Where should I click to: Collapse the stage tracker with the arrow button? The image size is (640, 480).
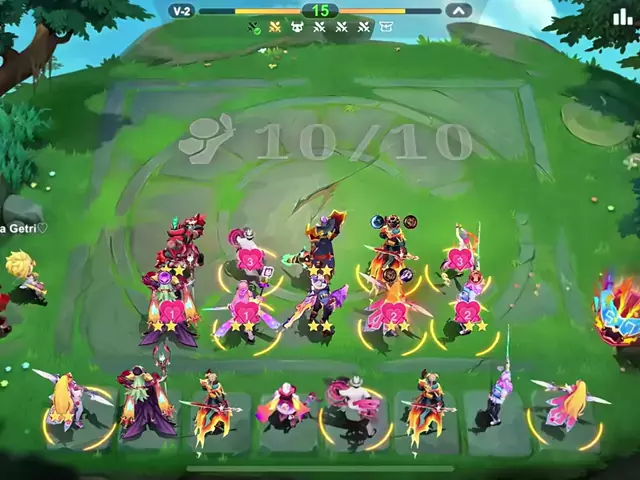[x=457, y=10]
